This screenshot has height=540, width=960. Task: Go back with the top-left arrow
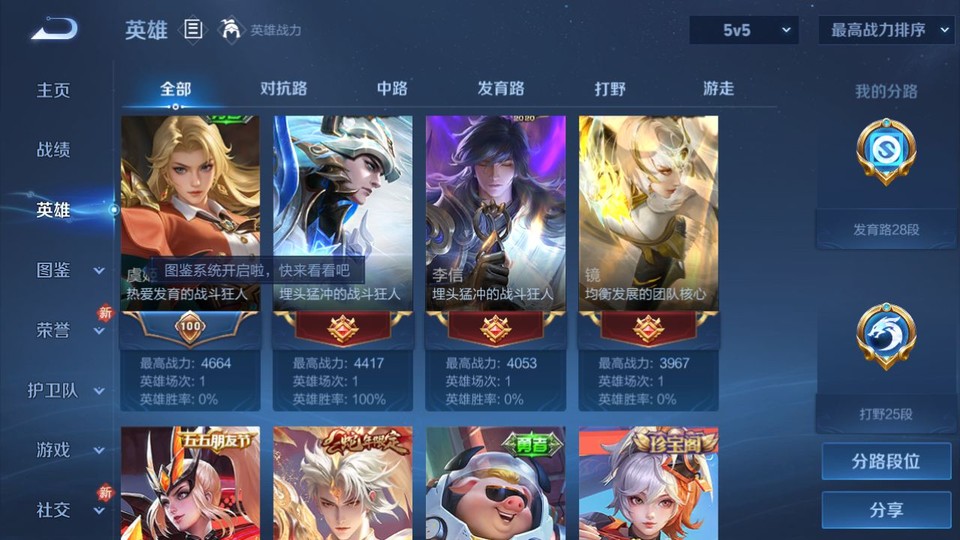pyautogui.click(x=54, y=29)
